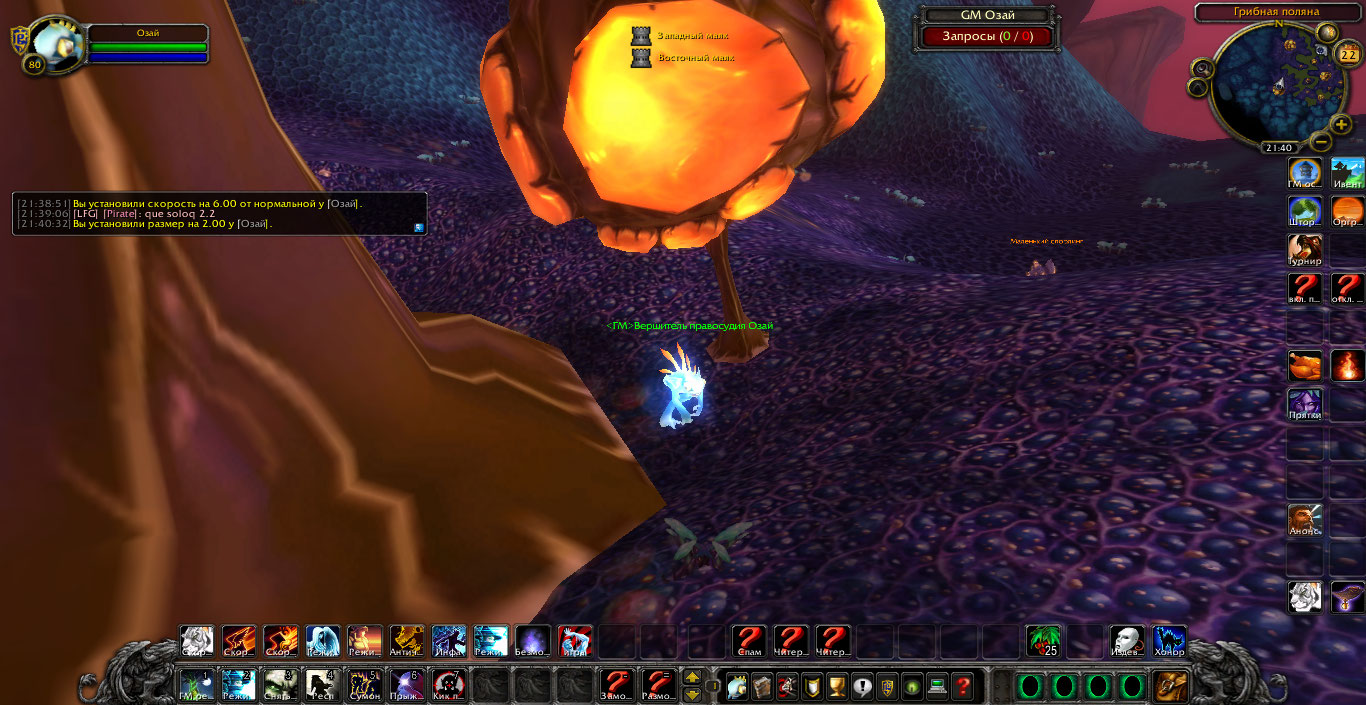Toggle the minimap tracking magnifier icon
This screenshot has width=1366, height=705.
coord(1203,68)
